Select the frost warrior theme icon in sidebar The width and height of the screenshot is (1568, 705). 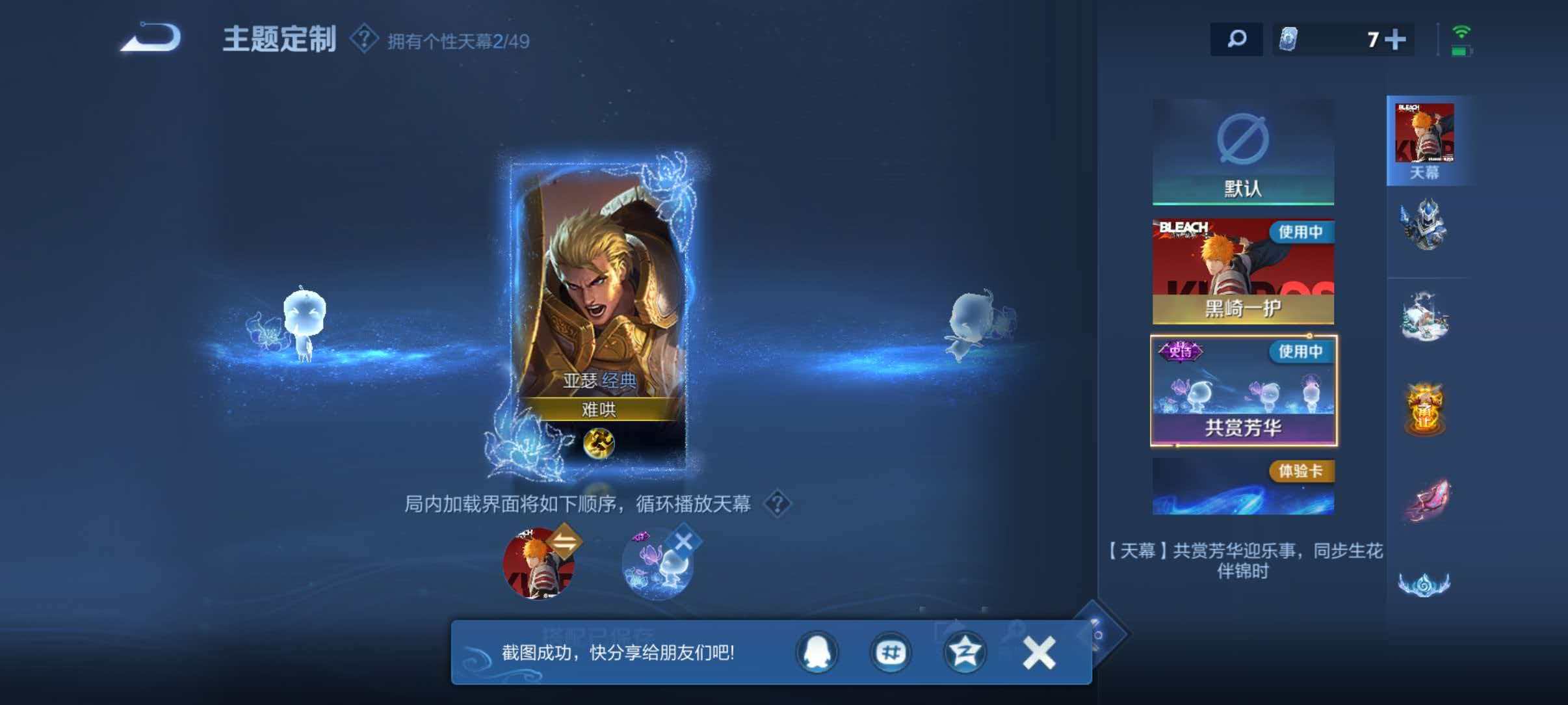point(1428,224)
